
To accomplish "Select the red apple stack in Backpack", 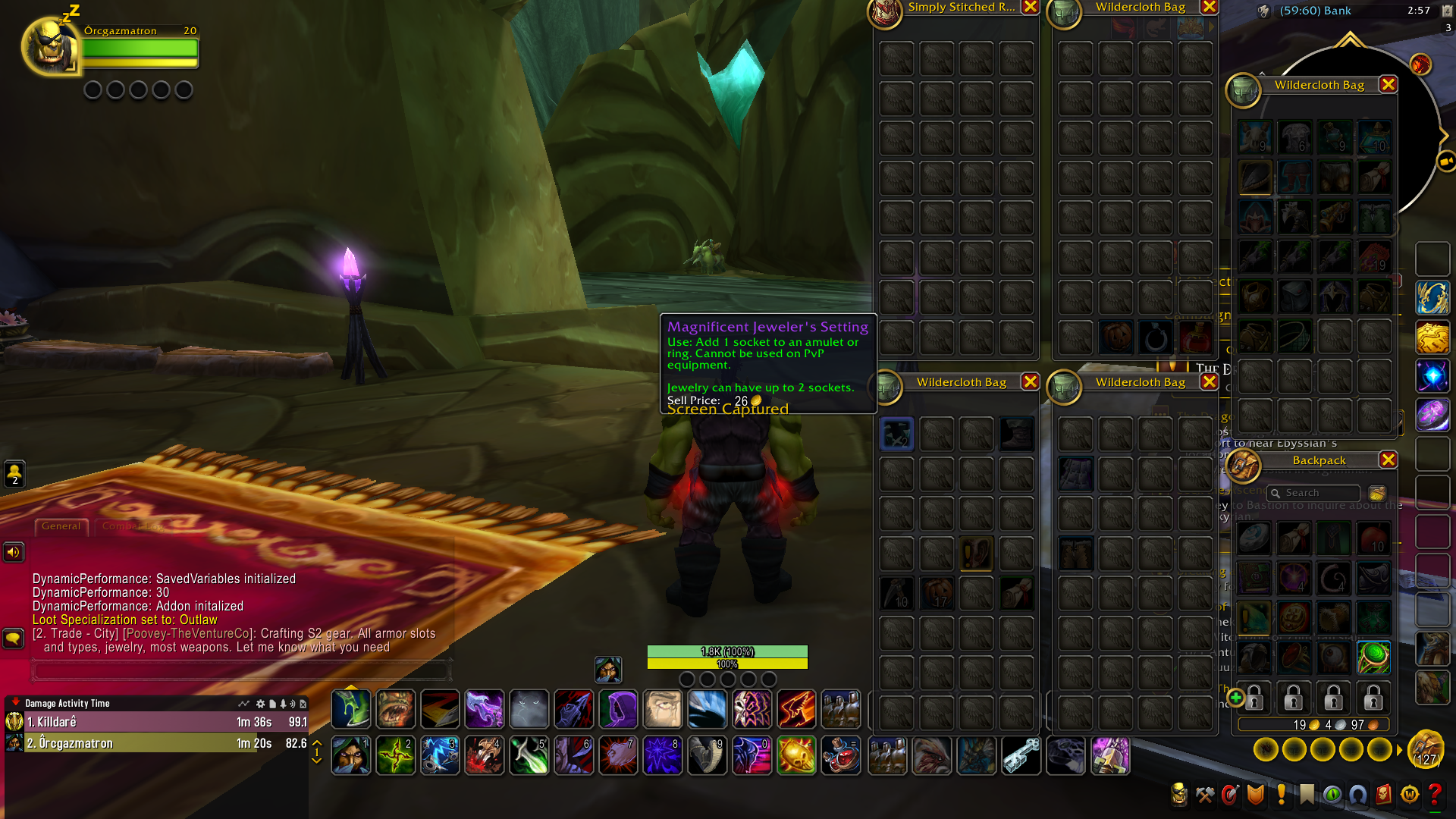I will (x=1373, y=538).
